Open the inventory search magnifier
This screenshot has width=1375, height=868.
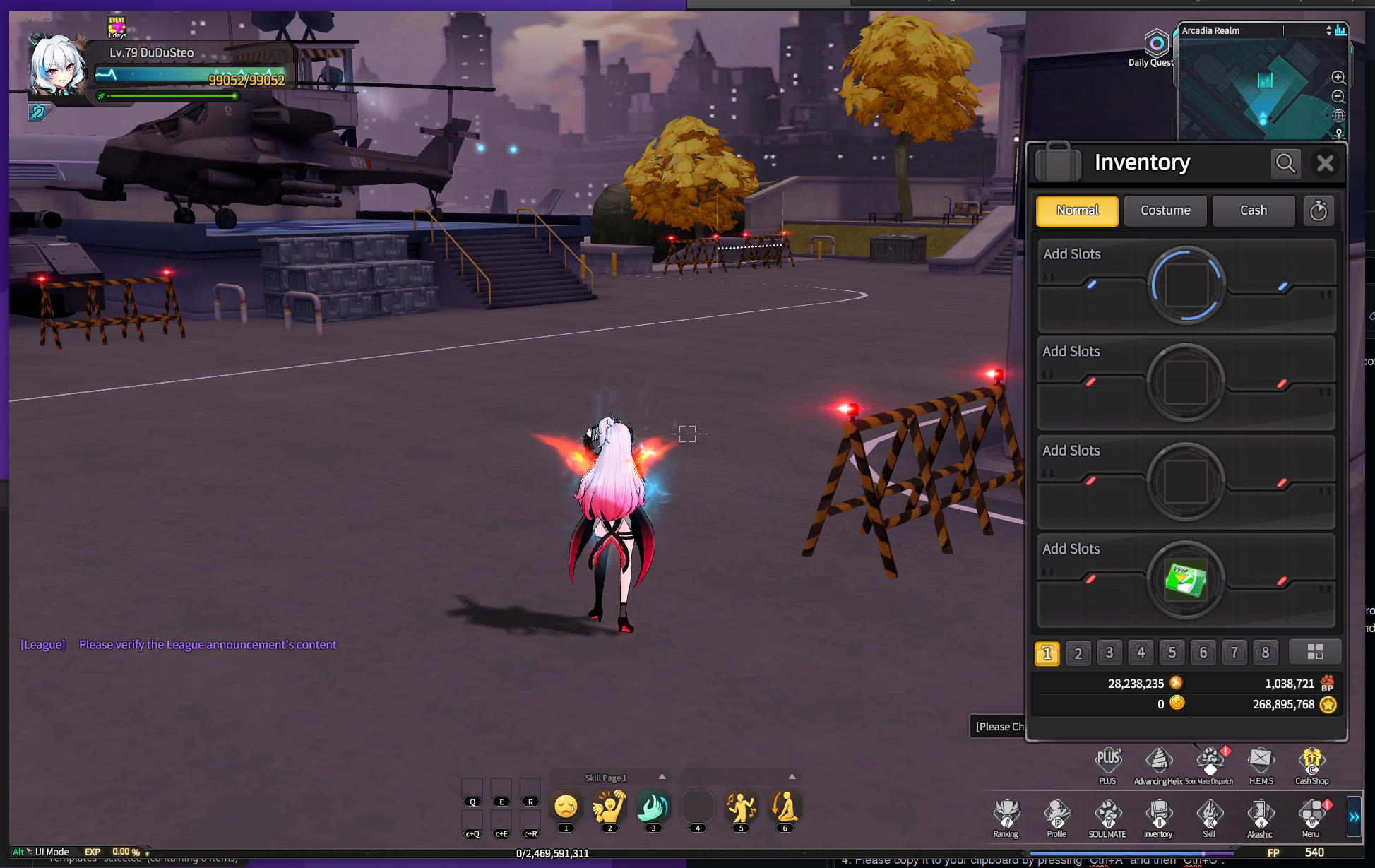click(1285, 164)
